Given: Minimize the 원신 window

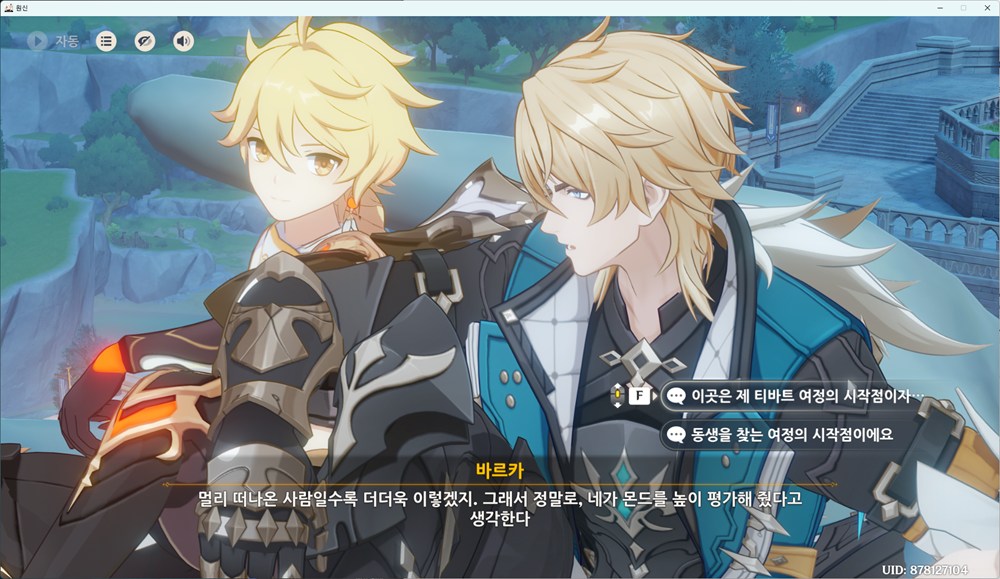Looking at the screenshot, I should click(941, 7).
